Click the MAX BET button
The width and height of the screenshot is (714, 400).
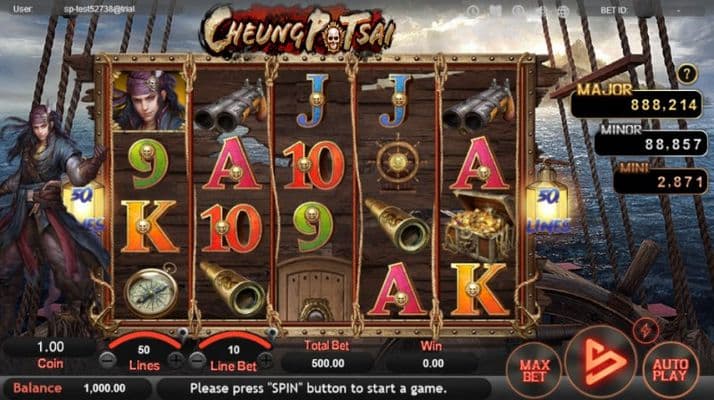(533, 367)
